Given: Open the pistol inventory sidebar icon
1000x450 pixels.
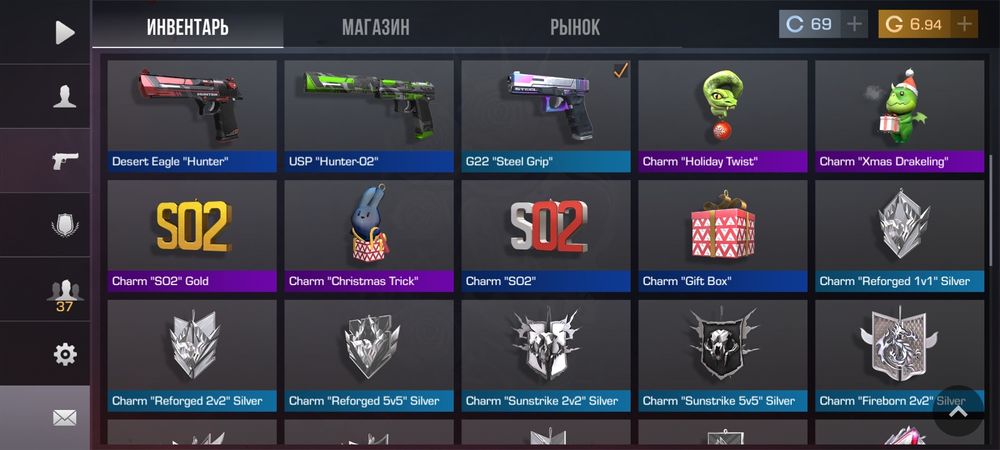Looking at the screenshot, I should coord(64,161).
